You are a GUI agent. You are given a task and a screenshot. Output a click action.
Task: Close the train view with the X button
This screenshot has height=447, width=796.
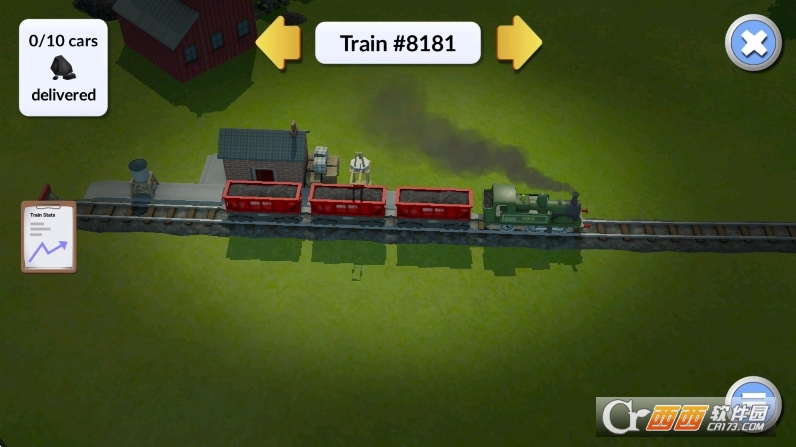click(753, 43)
